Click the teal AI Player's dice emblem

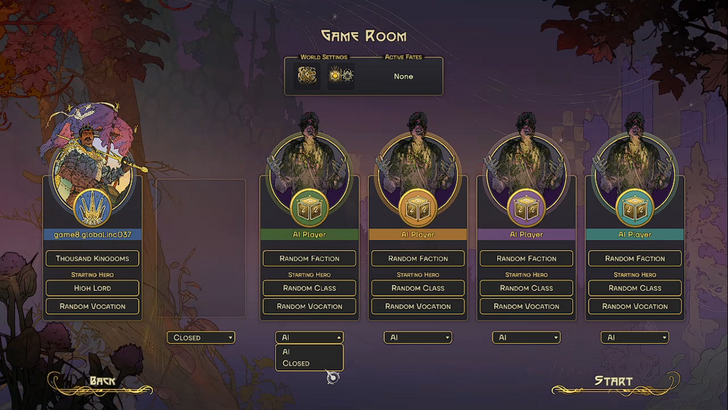(x=635, y=208)
